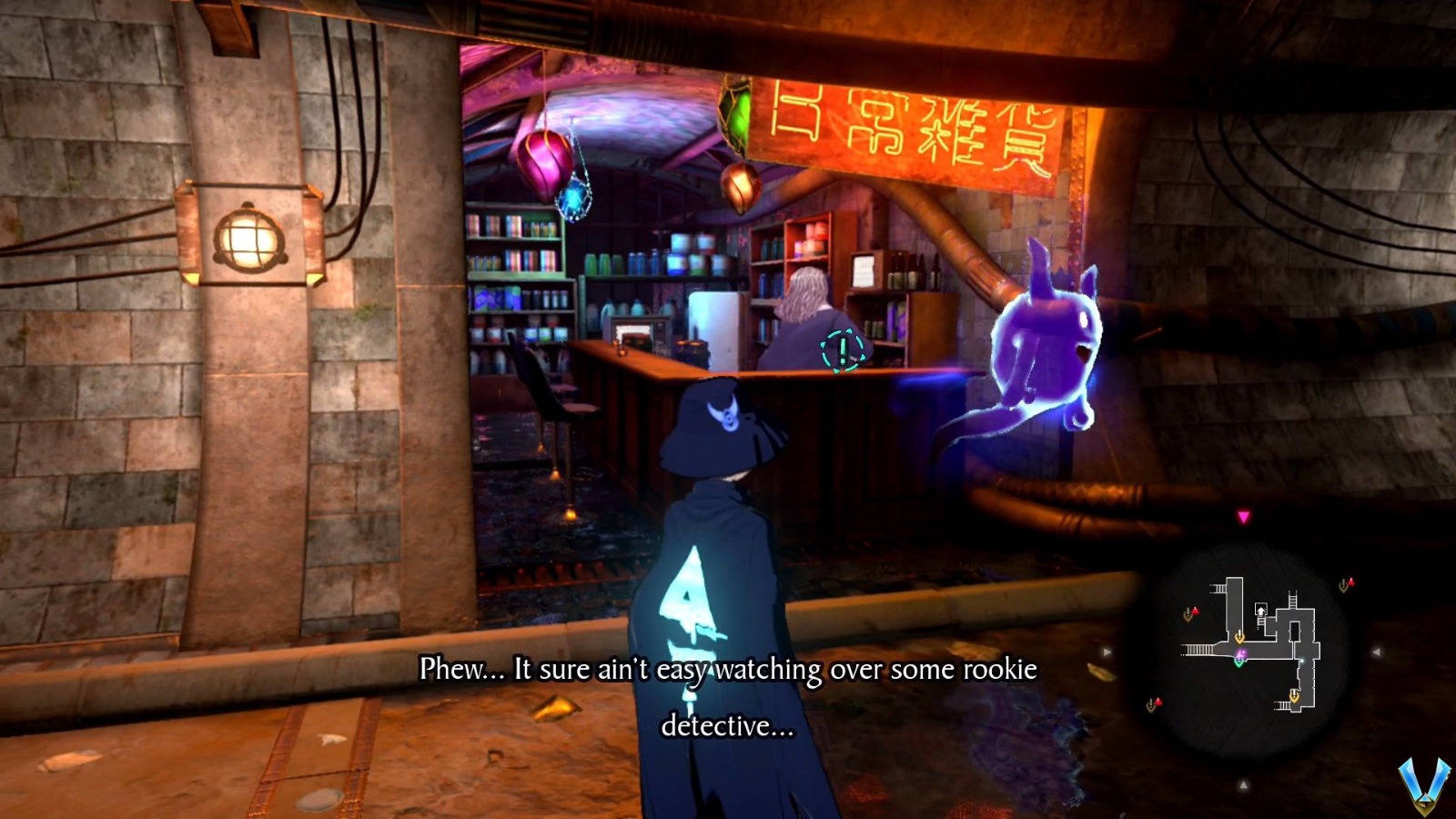The image size is (1456, 819).
Task: Select the yellow quest marker near the minimap center
Action: [1239, 636]
